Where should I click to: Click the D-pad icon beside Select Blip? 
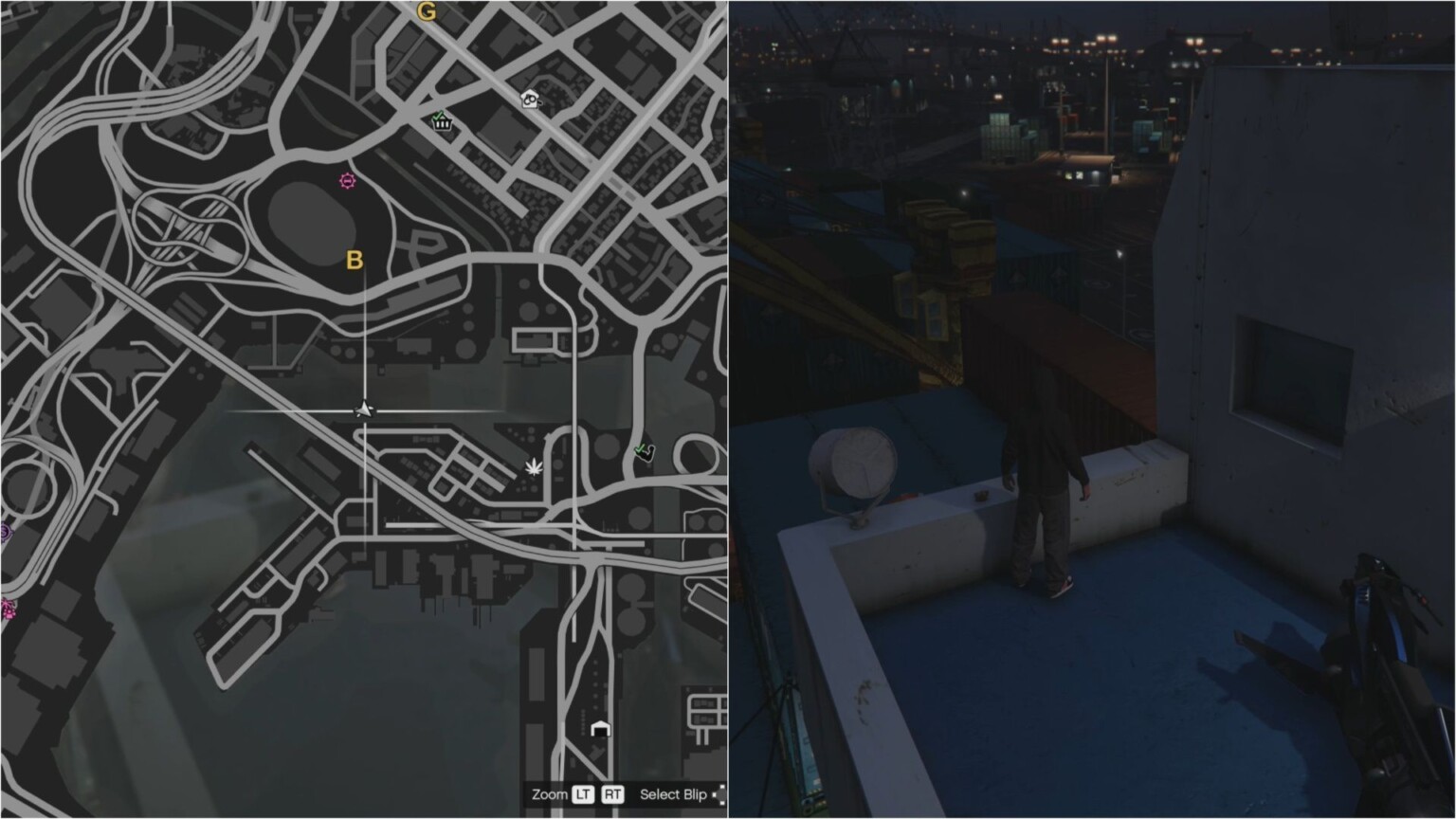(x=720, y=794)
